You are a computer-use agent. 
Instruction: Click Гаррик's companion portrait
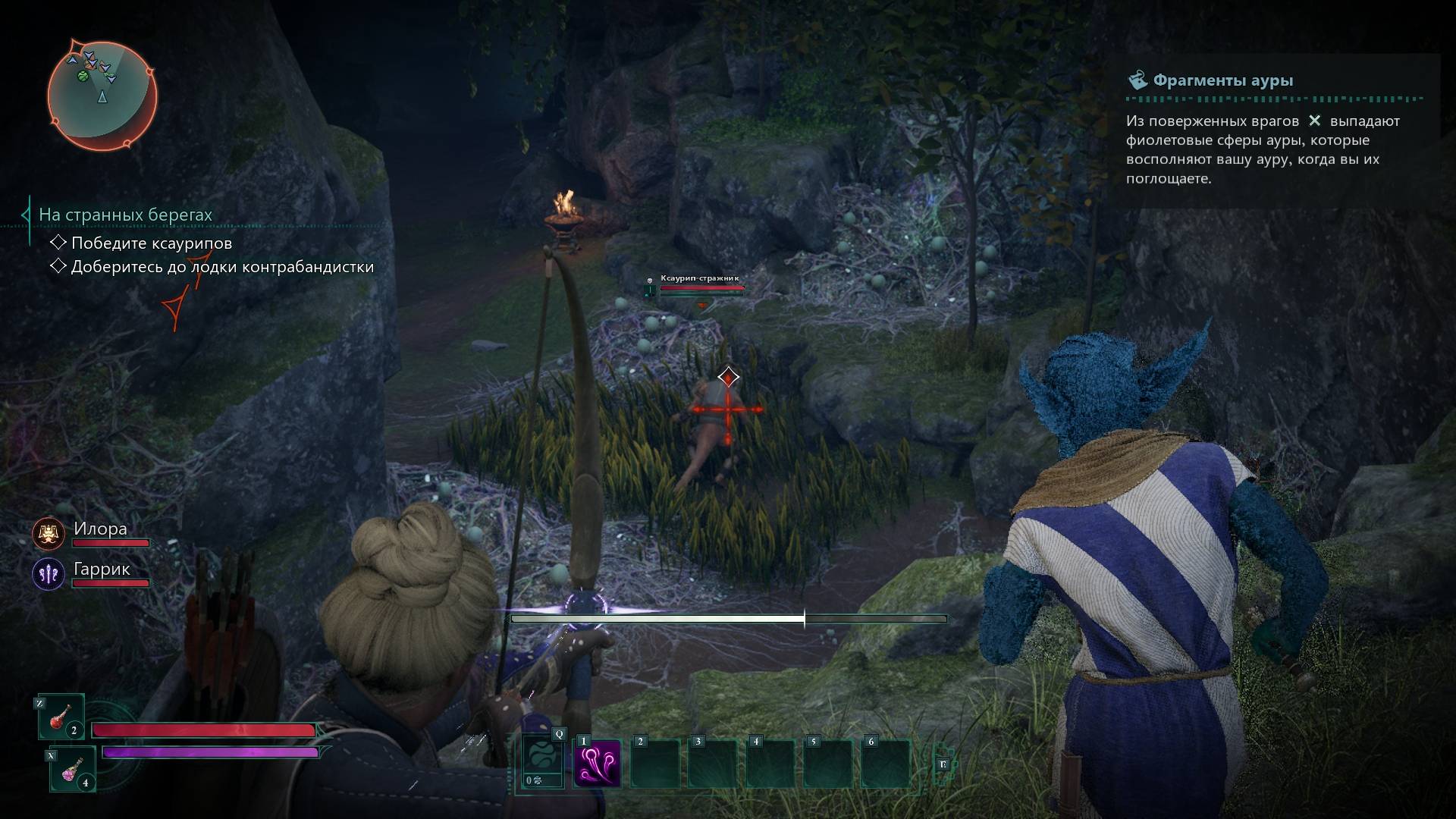48,574
